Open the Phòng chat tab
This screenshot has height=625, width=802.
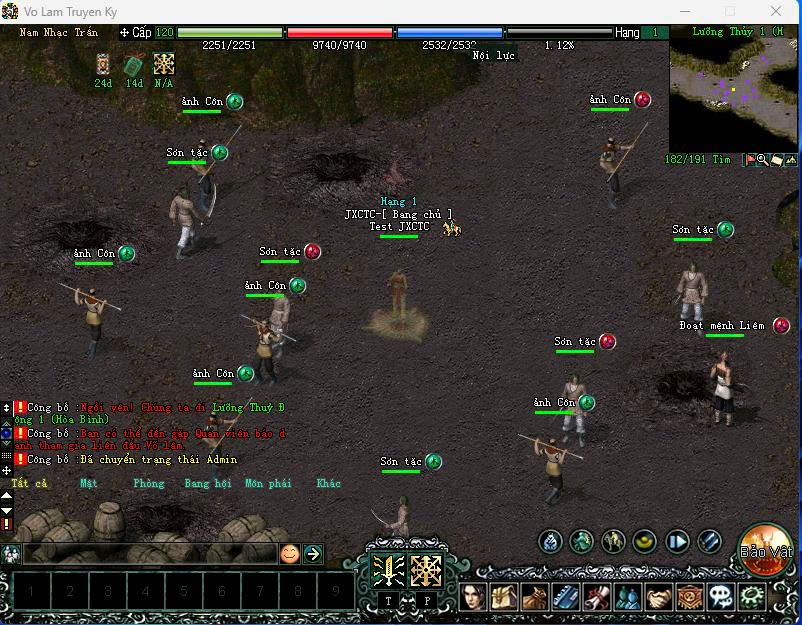click(x=148, y=484)
